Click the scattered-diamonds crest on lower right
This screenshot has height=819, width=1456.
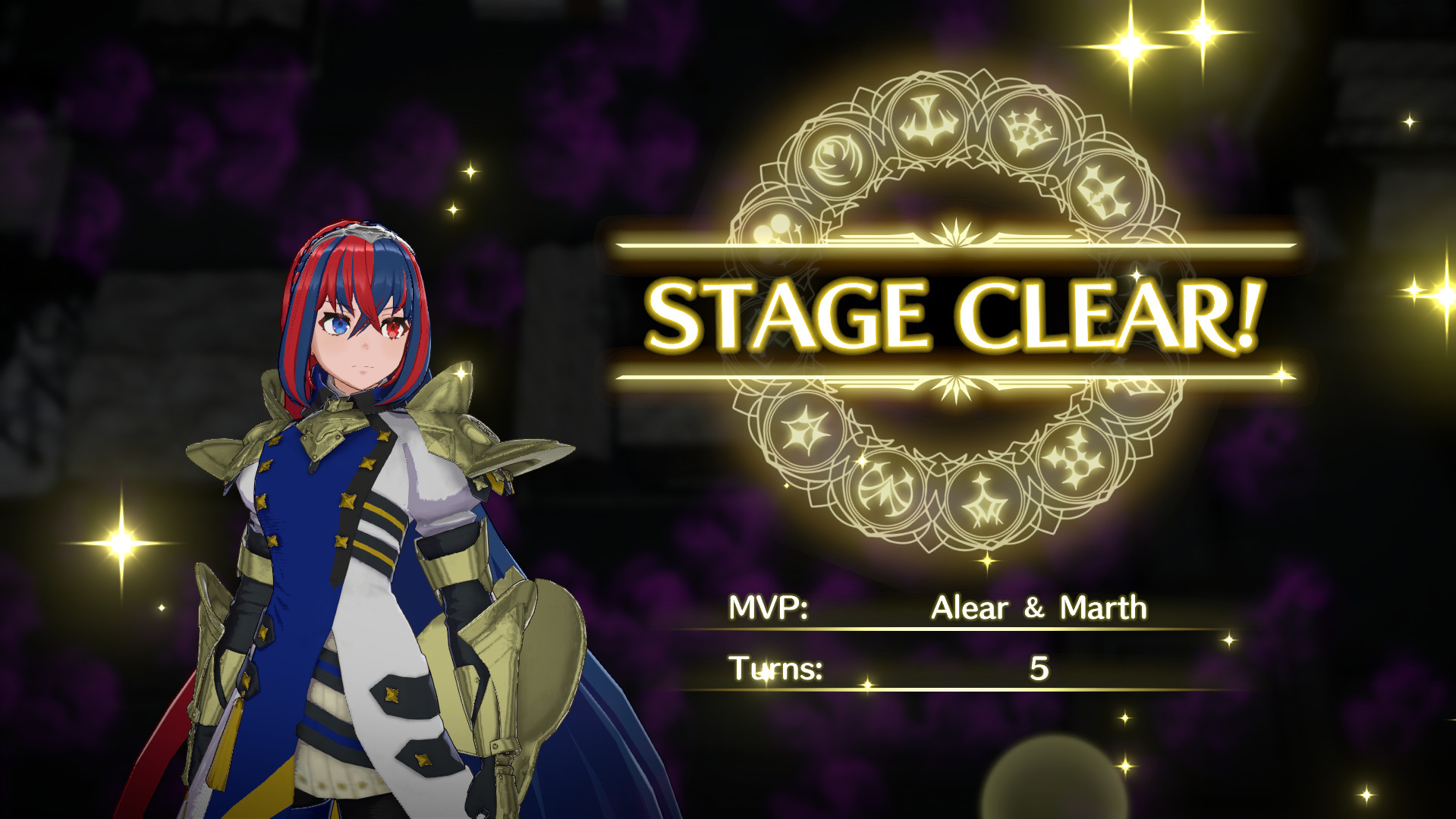point(1074,459)
